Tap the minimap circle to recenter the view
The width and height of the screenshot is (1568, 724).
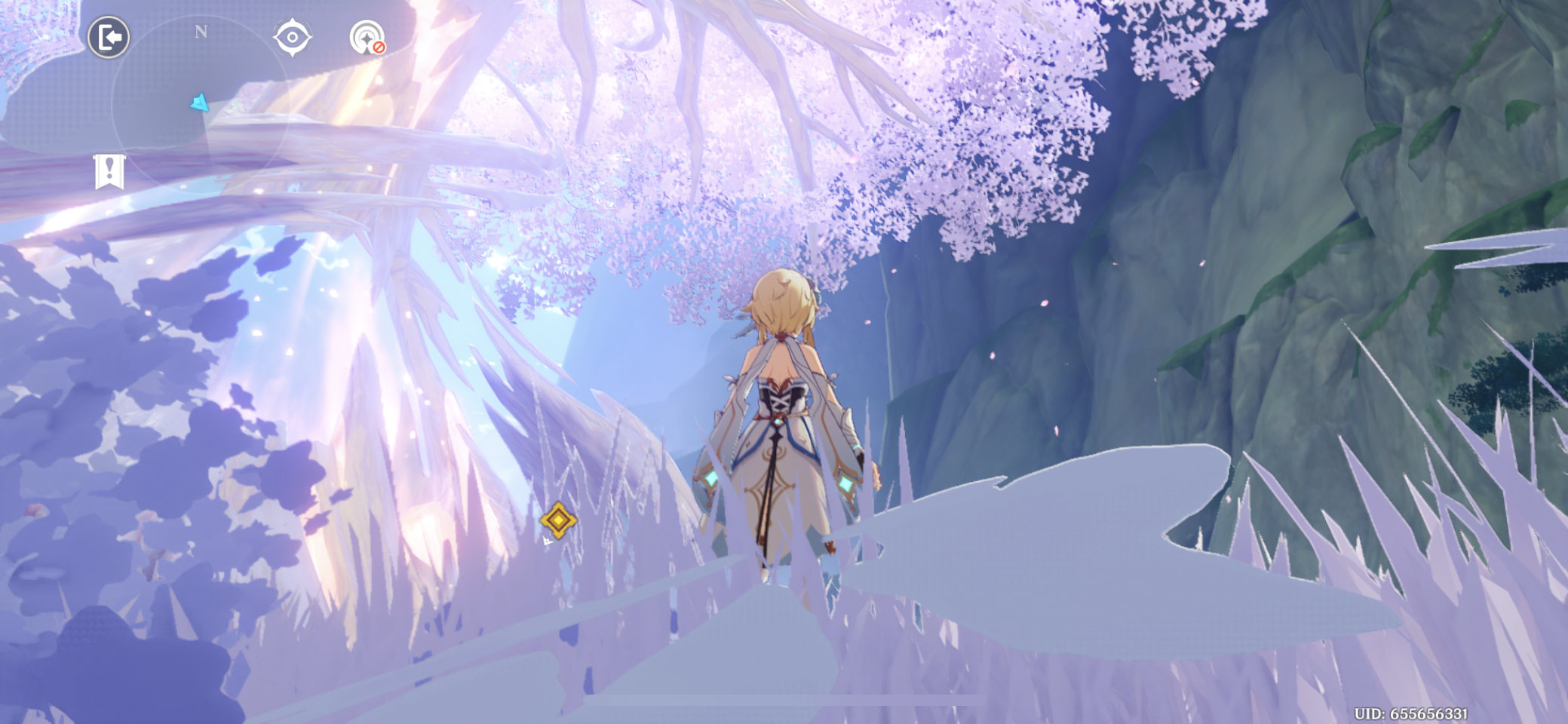coord(202,100)
